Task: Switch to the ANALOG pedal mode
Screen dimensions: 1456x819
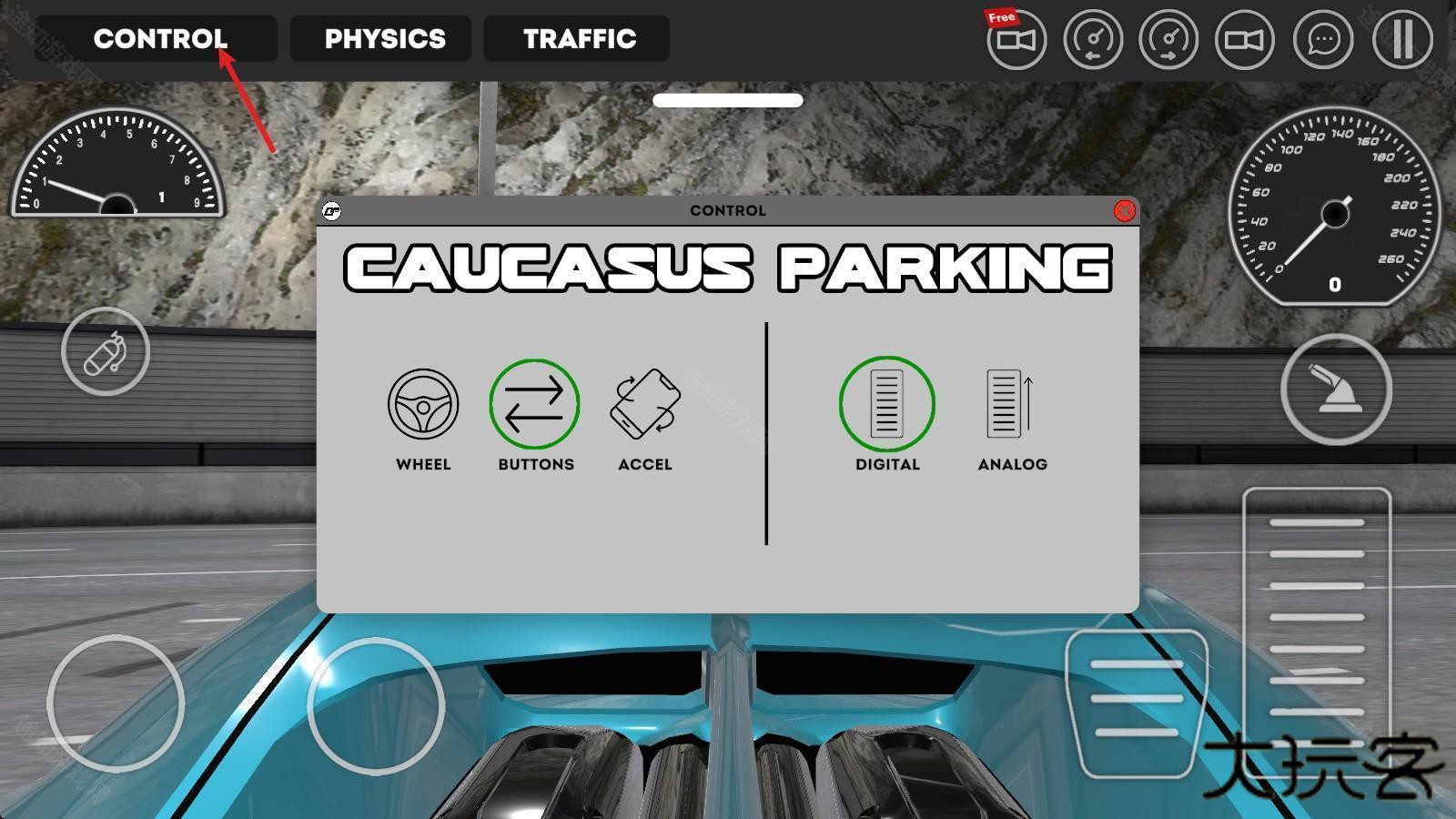Action: click(1011, 405)
